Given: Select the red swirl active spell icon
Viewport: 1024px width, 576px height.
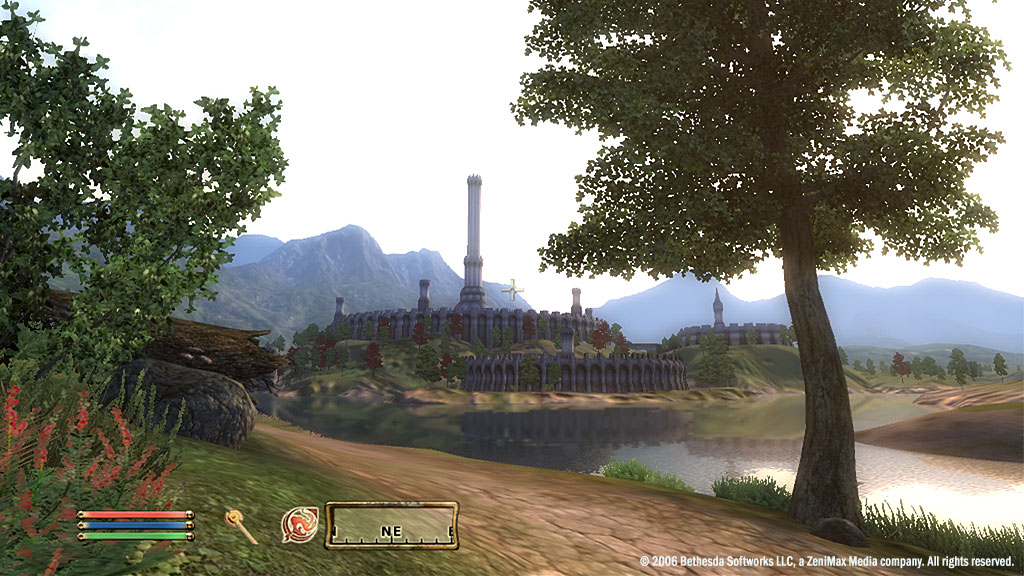Looking at the screenshot, I should pos(299,525).
